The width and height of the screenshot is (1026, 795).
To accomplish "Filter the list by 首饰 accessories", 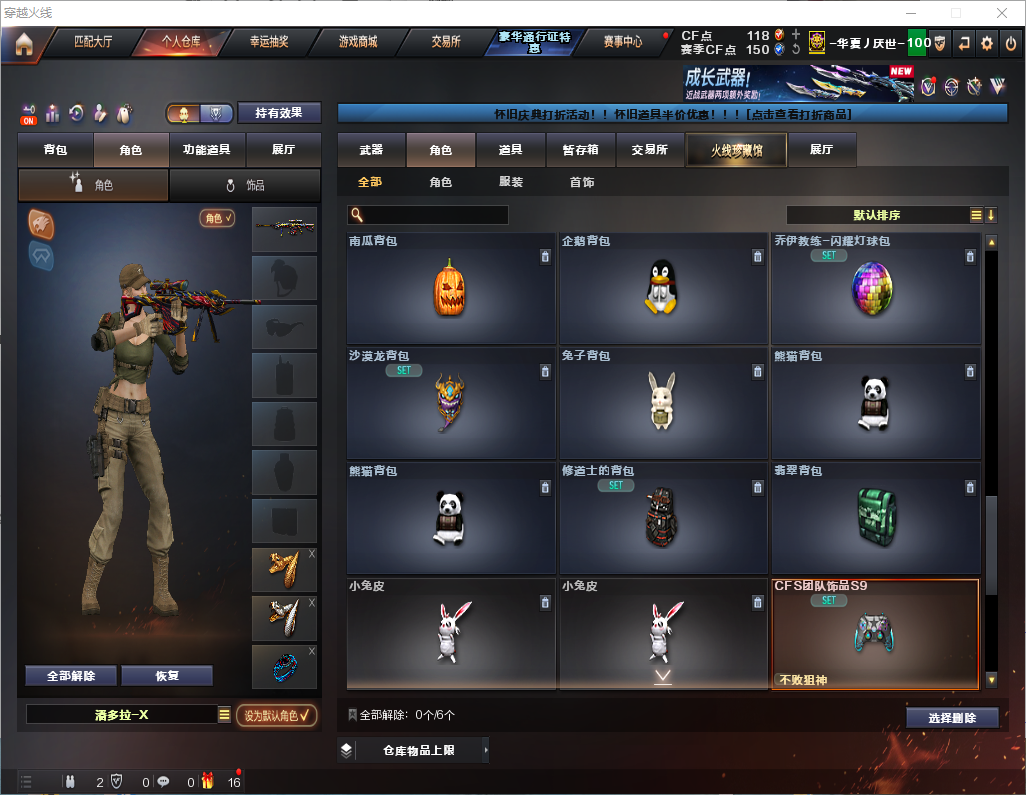I will [582, 182].
